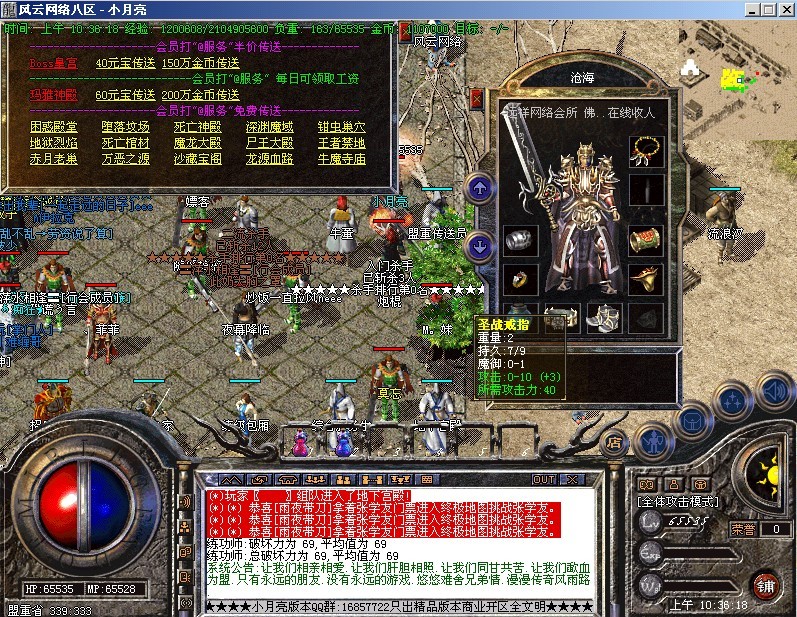Select the 200万金币传送 link
Viewport: 797px width, 617px height.
[199, 95]
